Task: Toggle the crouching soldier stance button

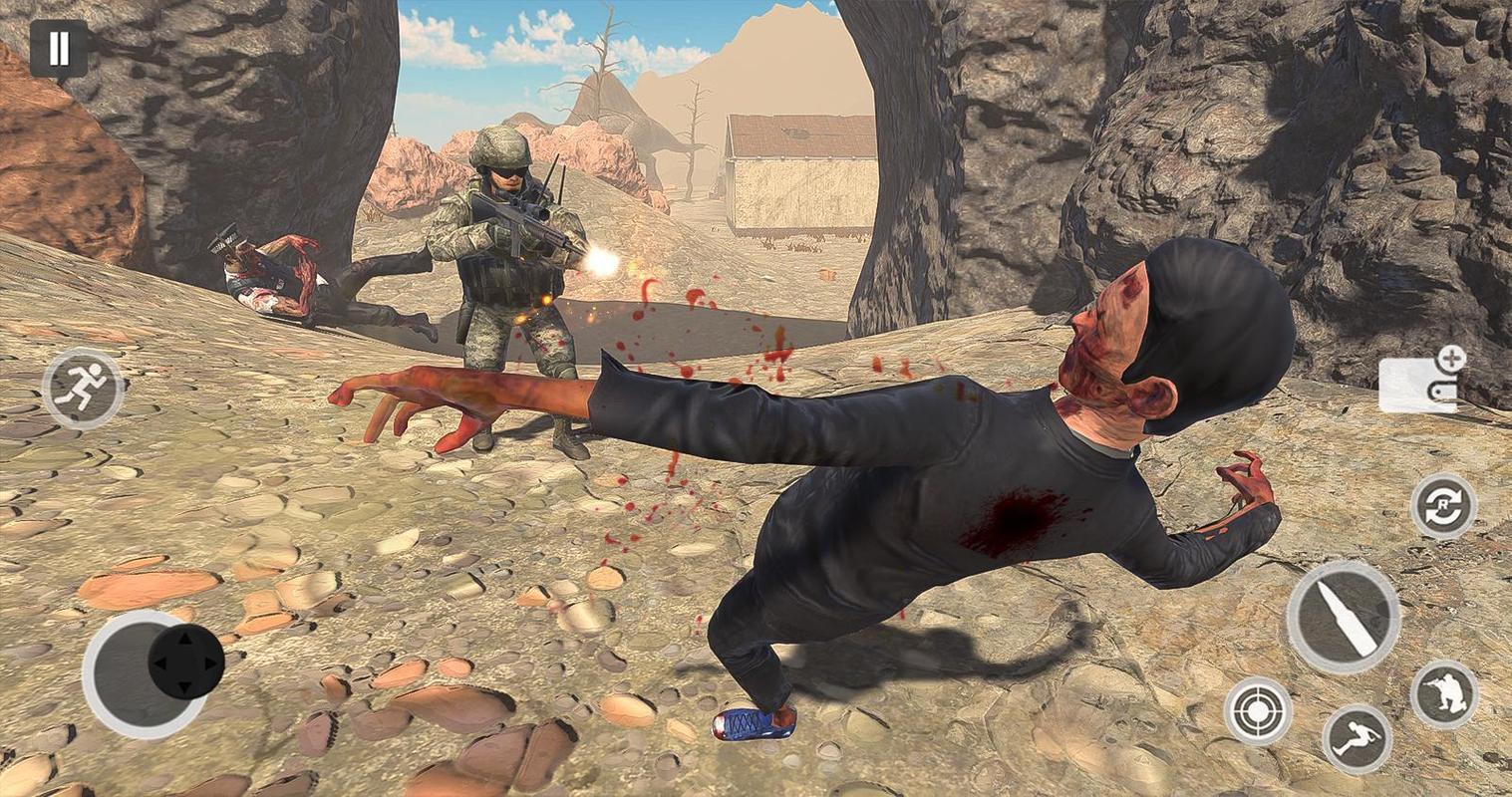Action: (x=1444, y=693)
